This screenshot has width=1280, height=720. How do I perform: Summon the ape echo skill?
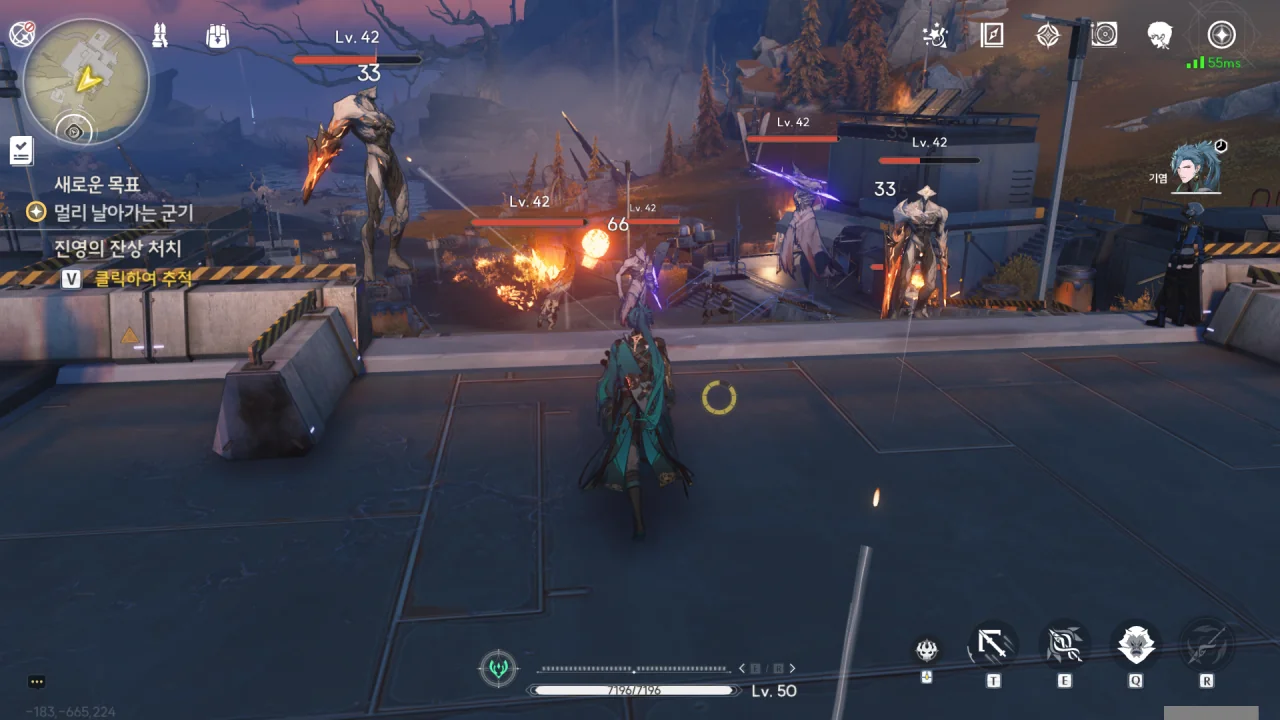(x=1136, y=645)
